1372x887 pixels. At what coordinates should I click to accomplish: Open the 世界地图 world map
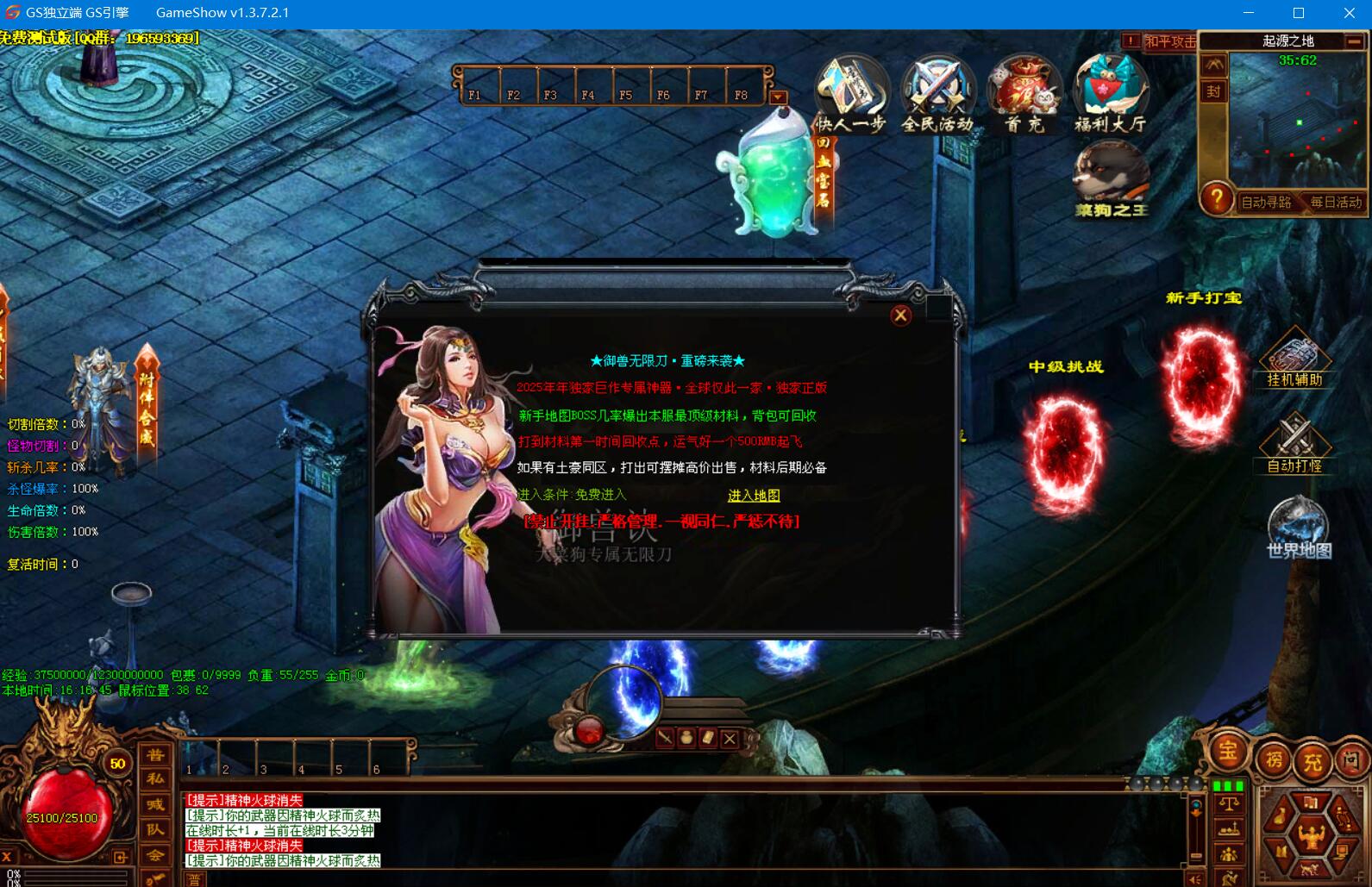click(1299, 528)
